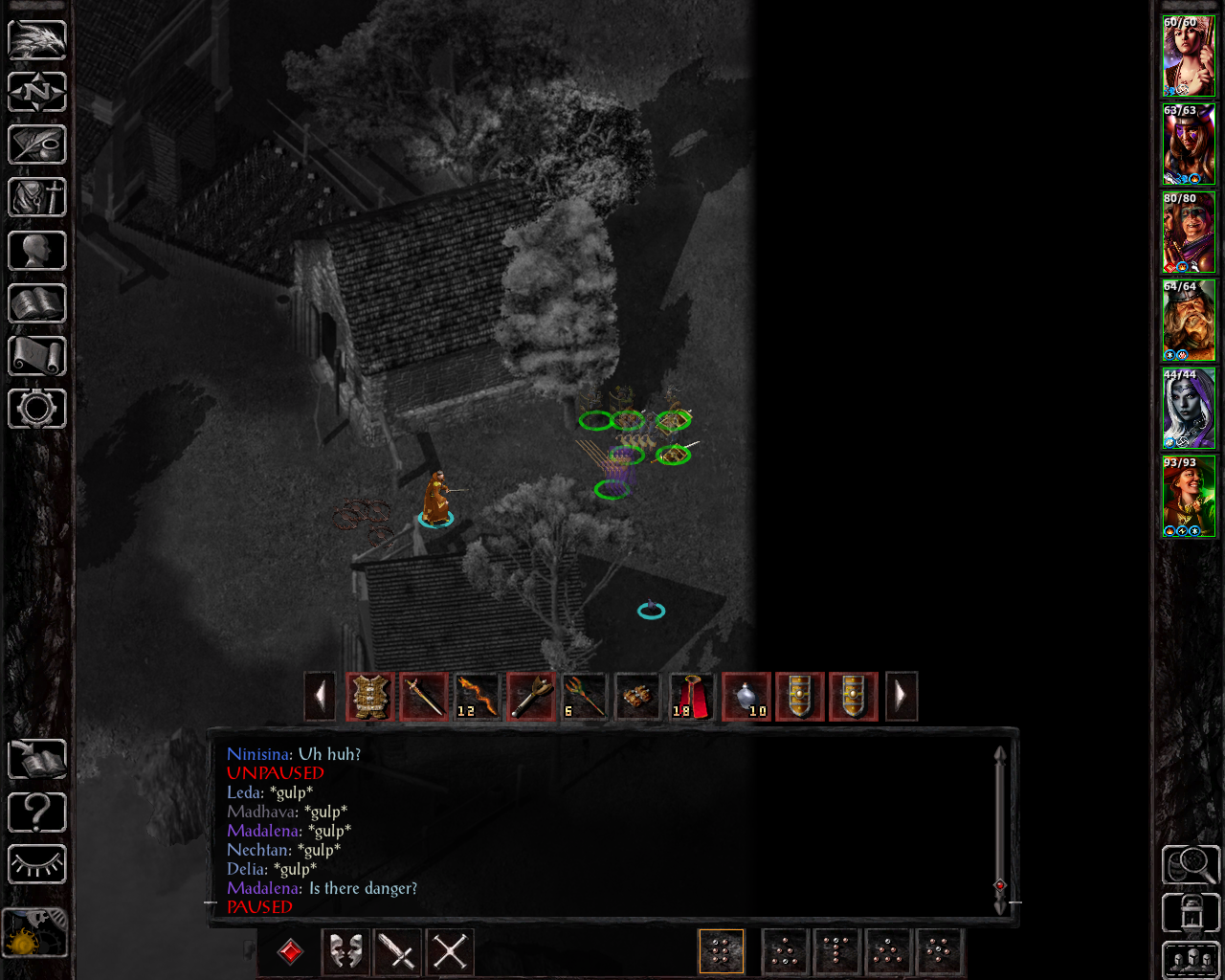Click the question mark help button
Screen dimensions: 1225x980
tap(37, 813)
